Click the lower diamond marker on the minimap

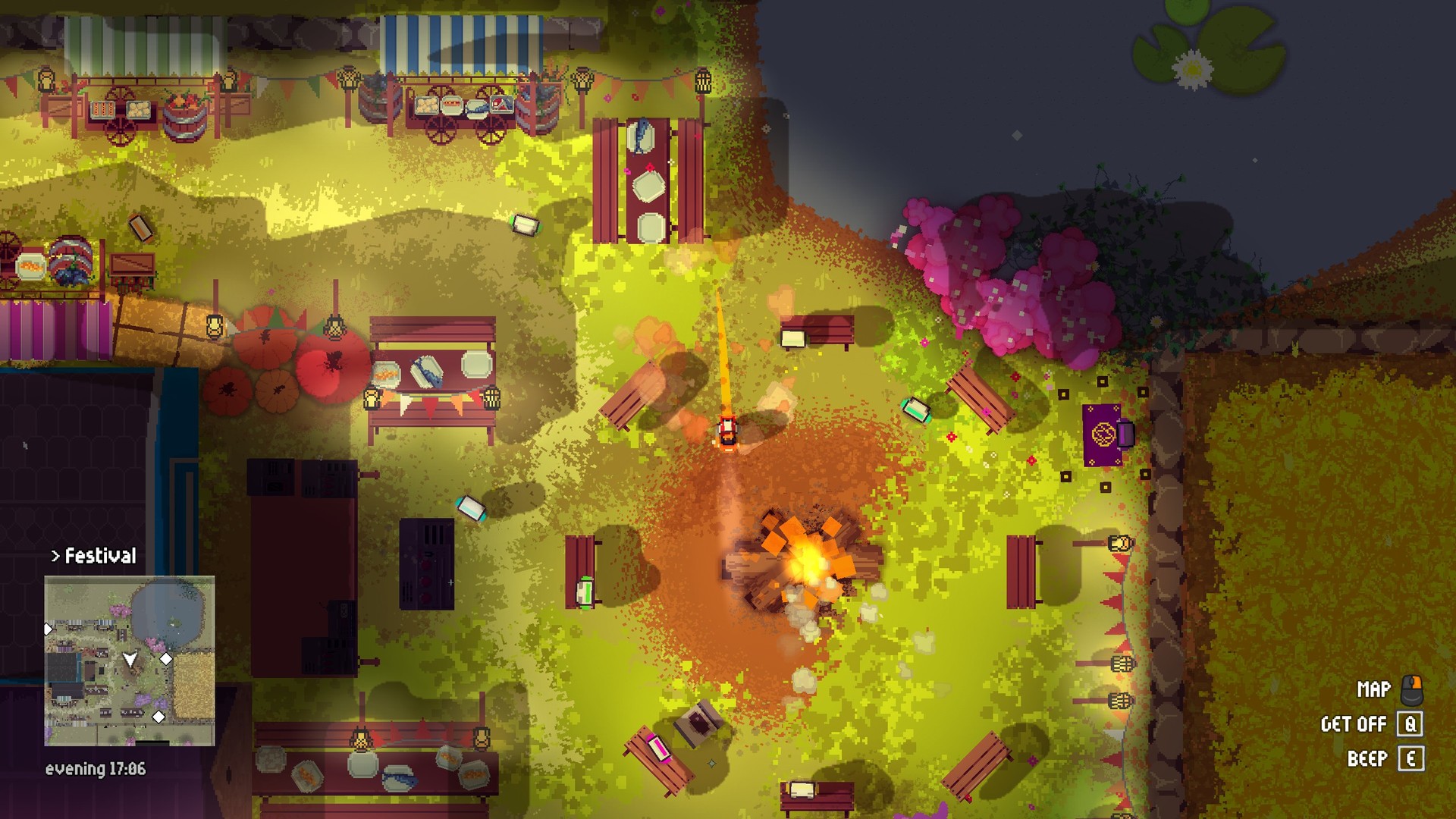pos(158,716)
